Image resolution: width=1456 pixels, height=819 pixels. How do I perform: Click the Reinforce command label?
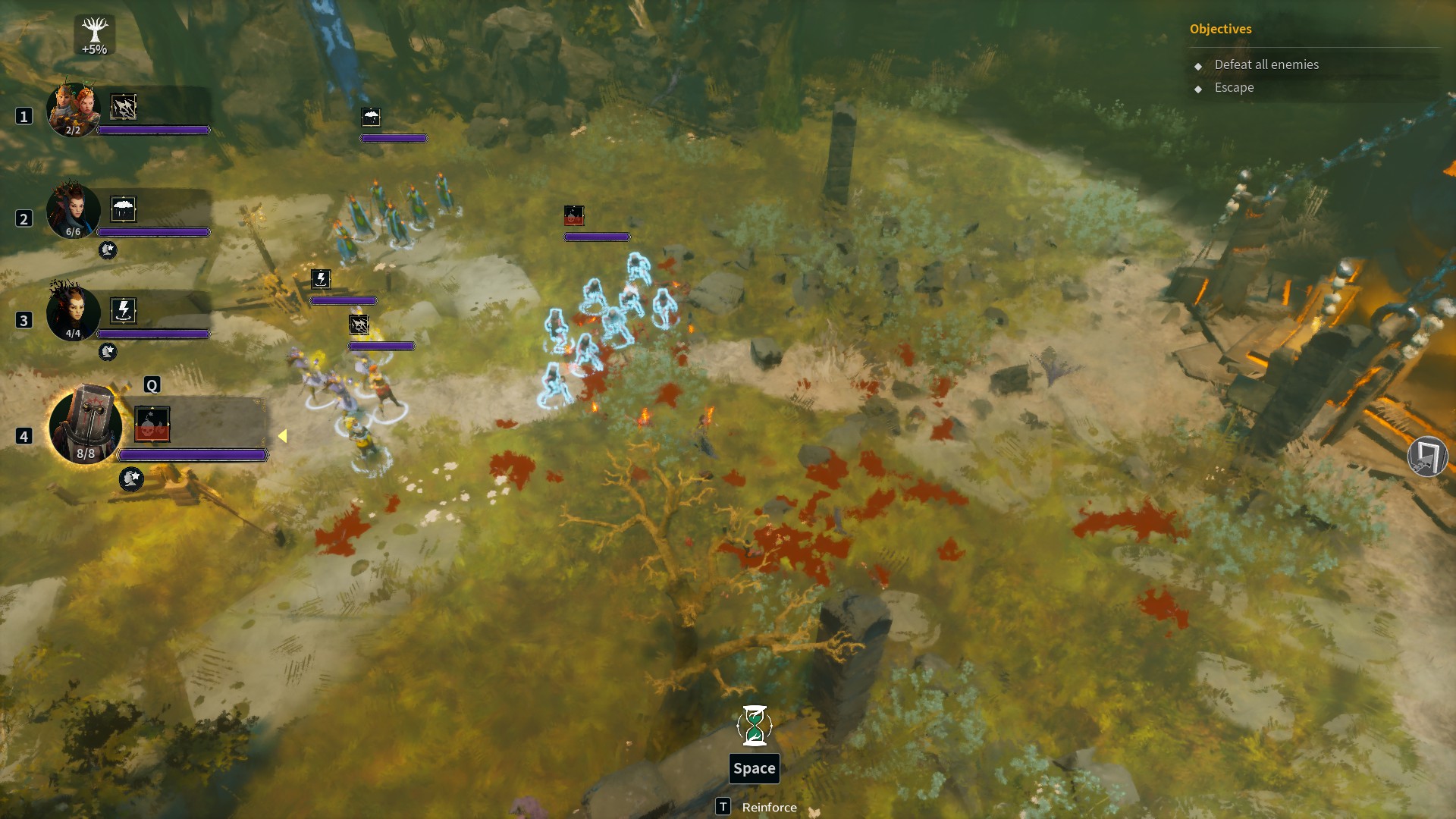coord(769,808)
